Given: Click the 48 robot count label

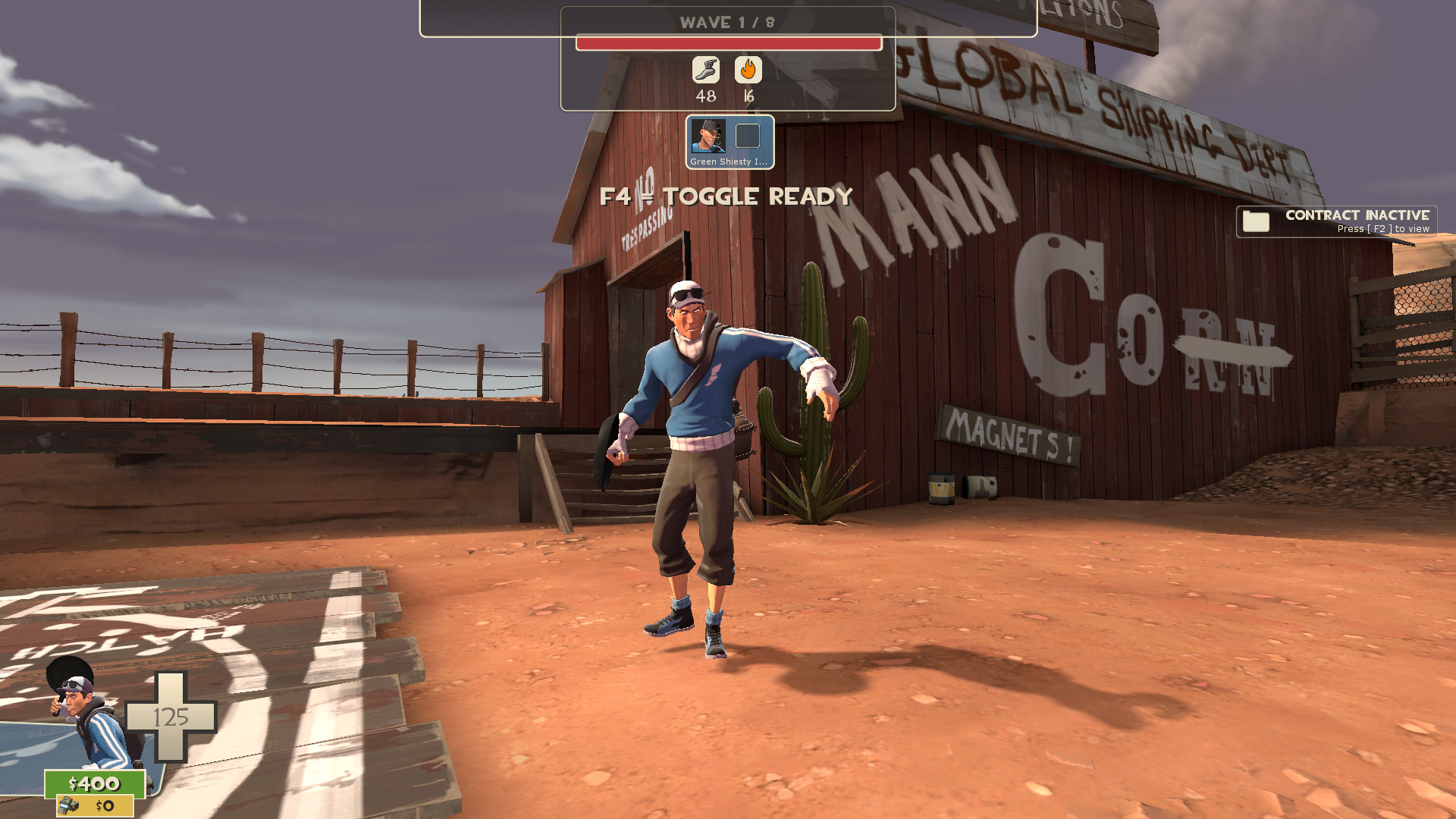Looking at the screenshot, I should pos(707,96).
